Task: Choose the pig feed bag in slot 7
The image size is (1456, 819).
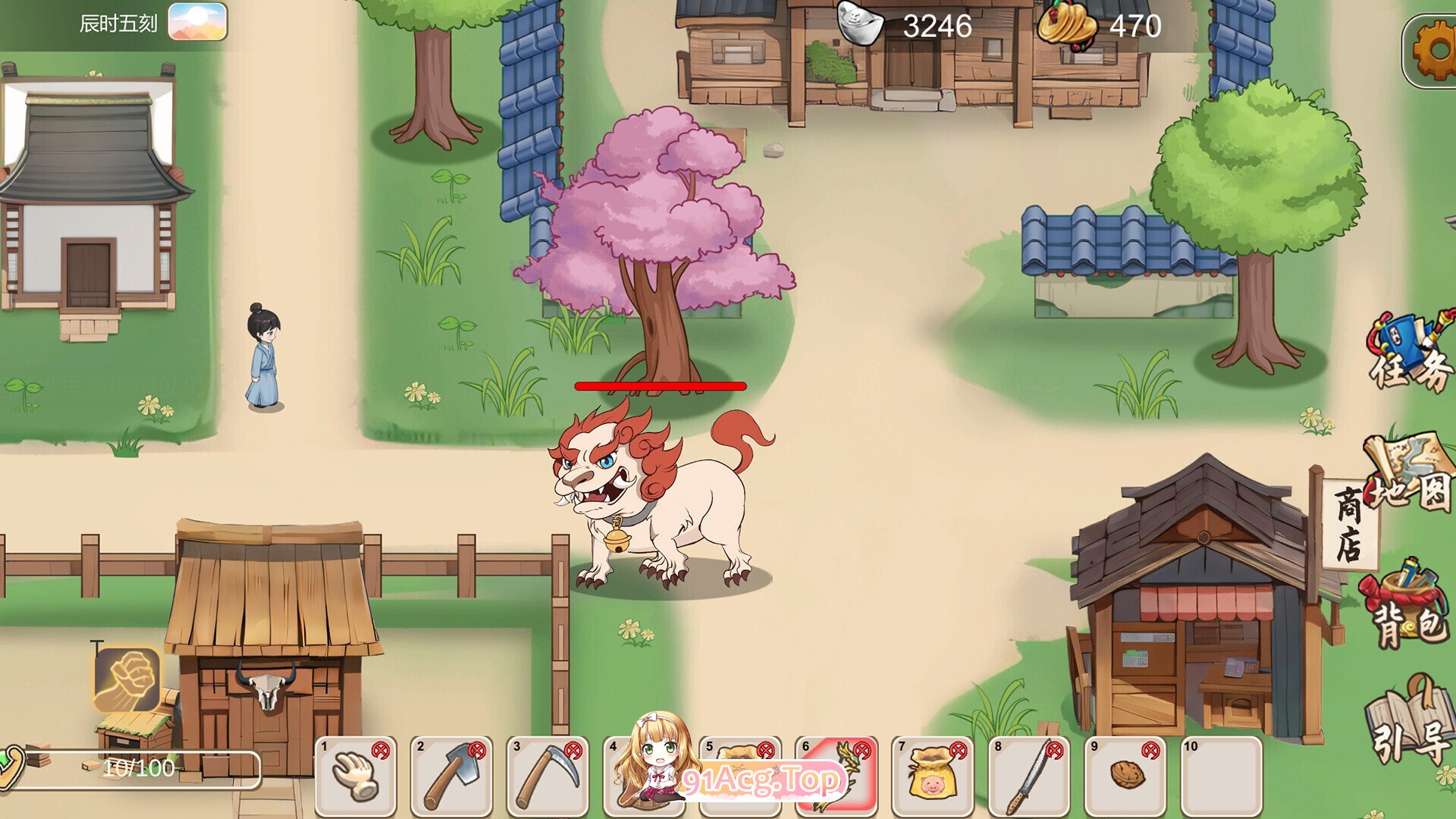Action: click(x=932, y=776)
